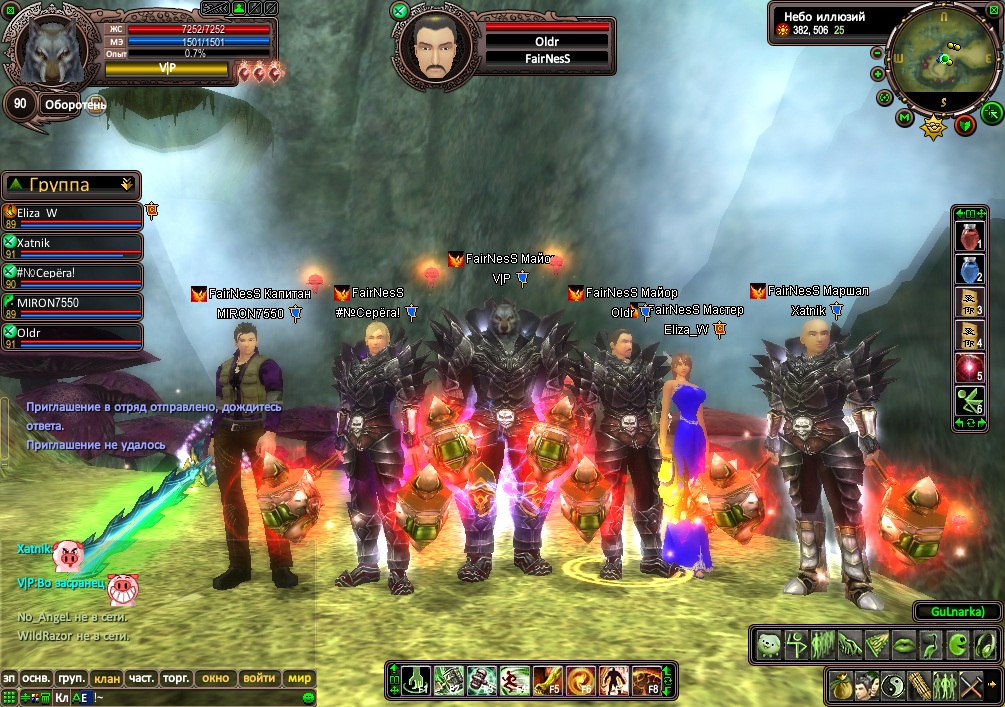Screen dimensions: 1005x707
Task: Switch chat to the "клан" tab
Action: click(x=107, y=678)
